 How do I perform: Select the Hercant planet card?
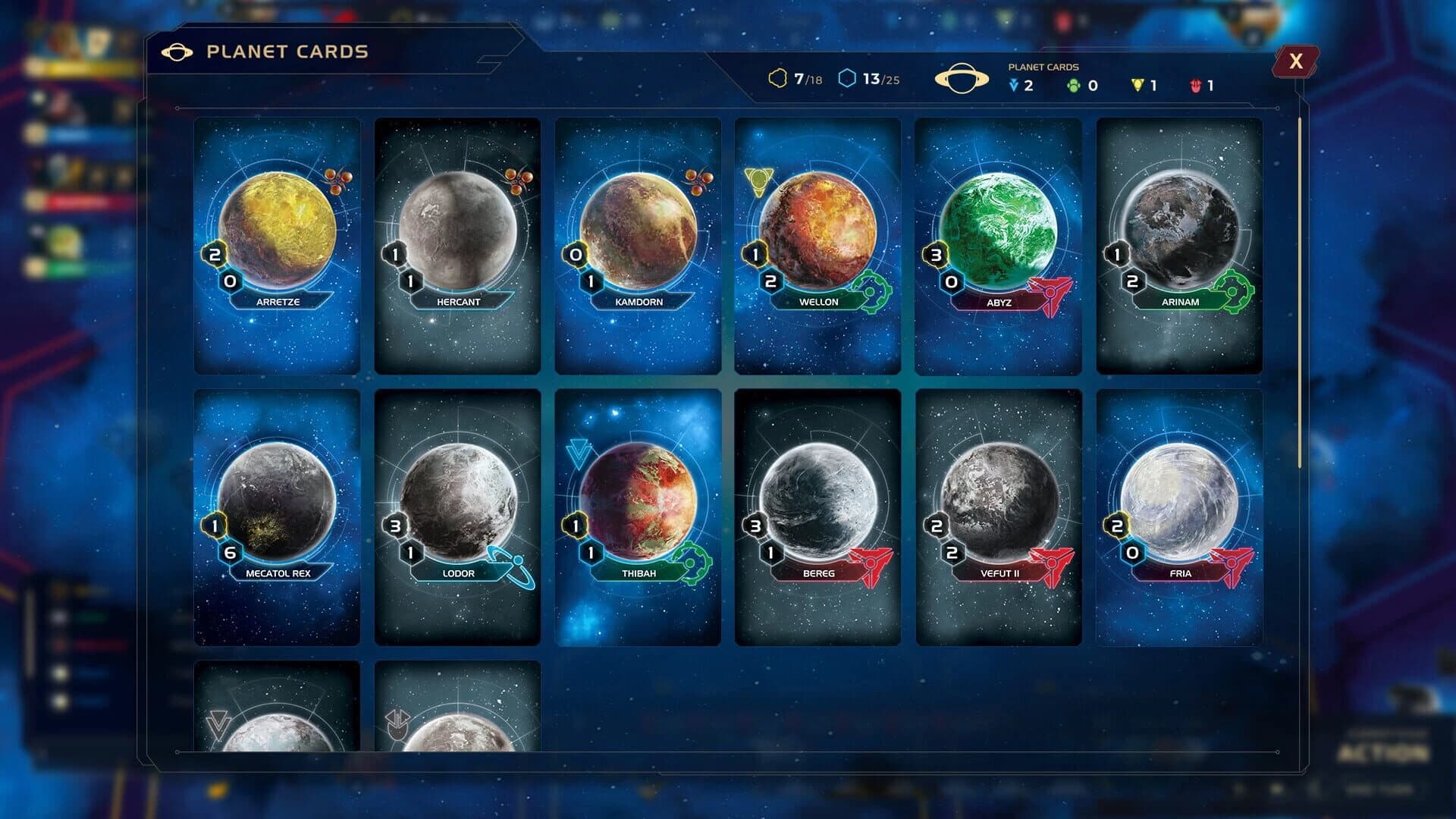tap(457, 243)
